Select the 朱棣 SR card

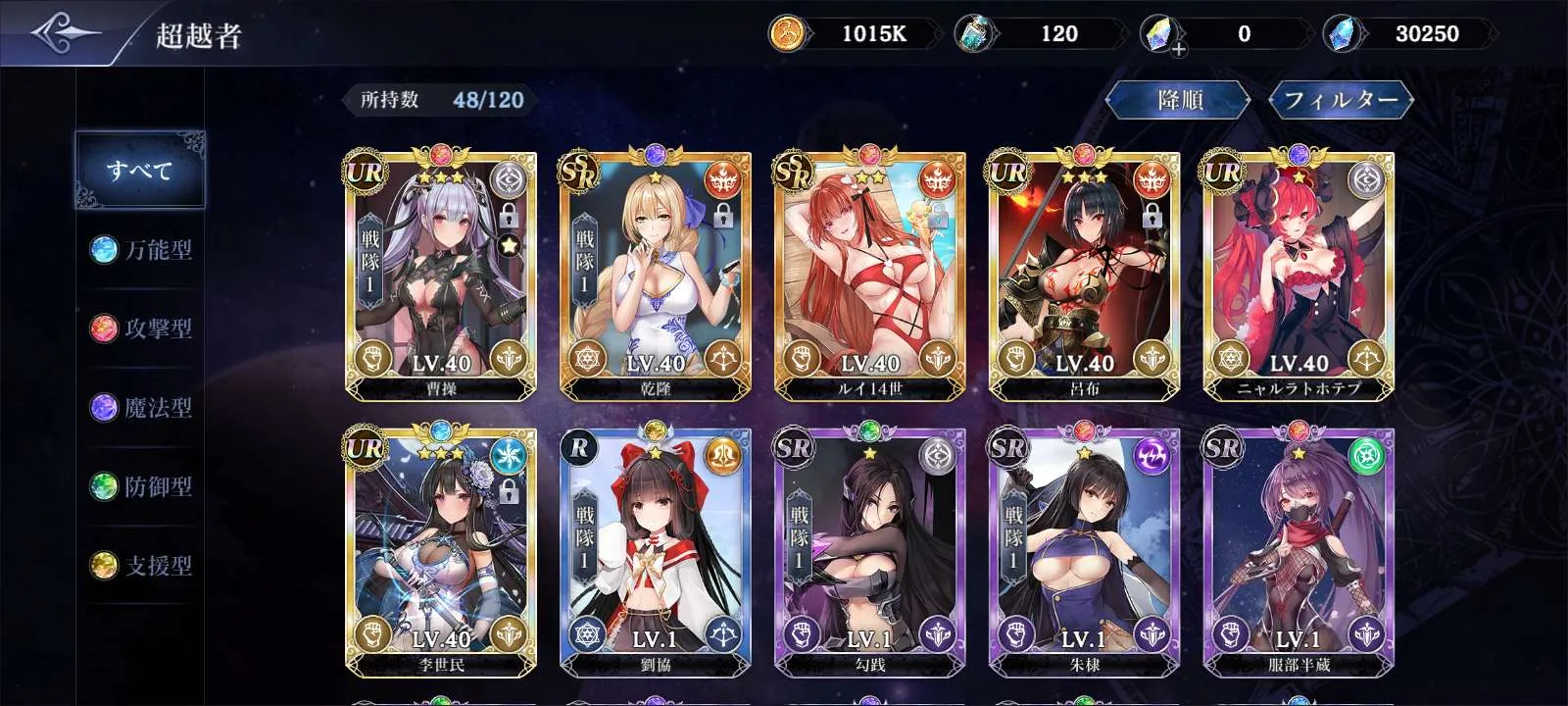coord(1084,551)
